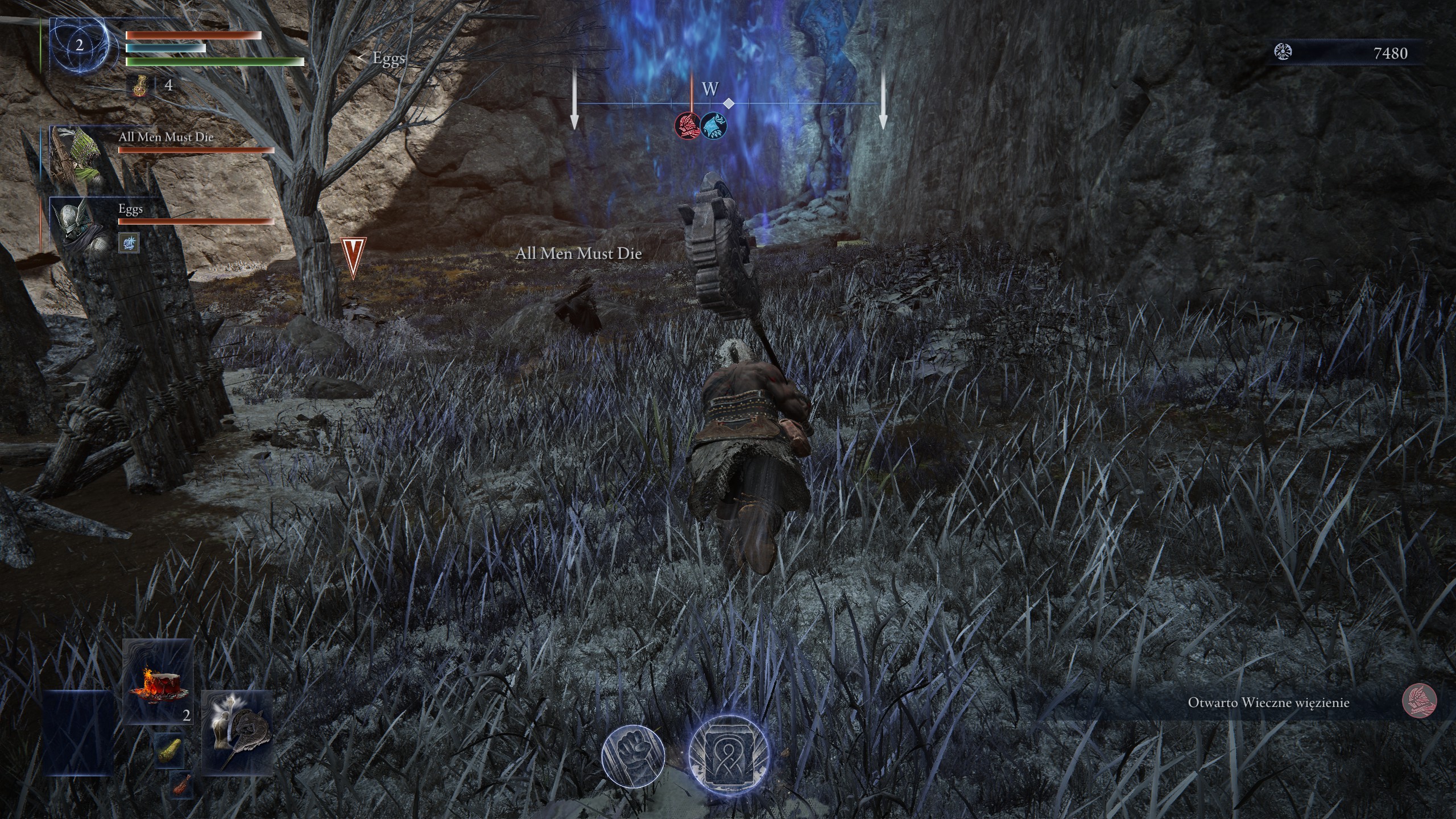Click the blue compass marker icon
Image resolution: width=1456 pixels, height=819 pixels.
[713, 124]
